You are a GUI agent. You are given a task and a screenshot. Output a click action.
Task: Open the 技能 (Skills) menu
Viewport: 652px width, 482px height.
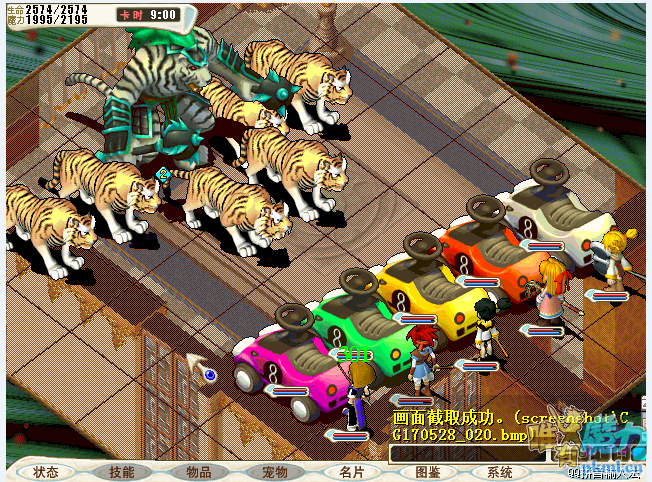[122, 472]
